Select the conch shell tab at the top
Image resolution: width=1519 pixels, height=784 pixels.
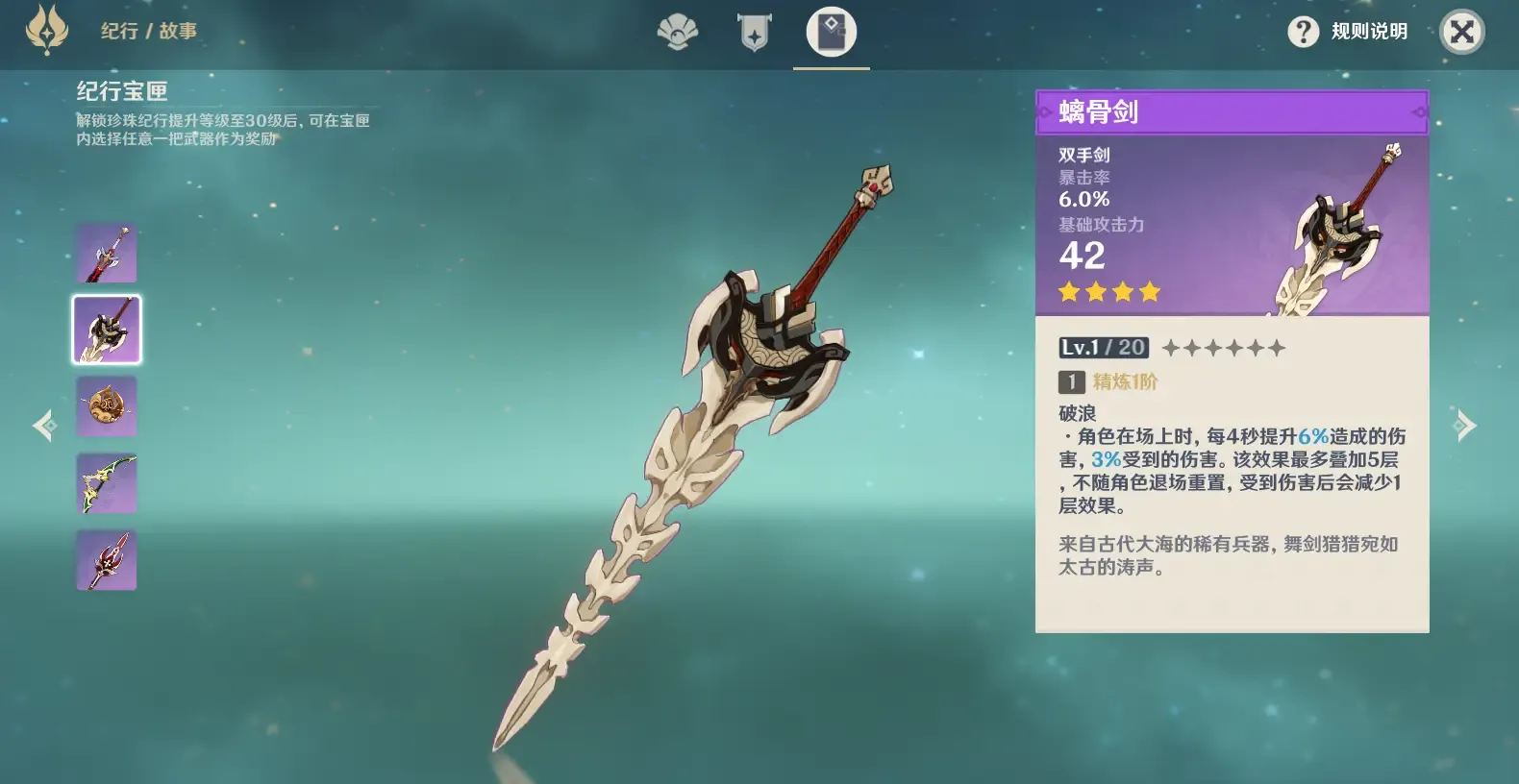click(677, 30)
